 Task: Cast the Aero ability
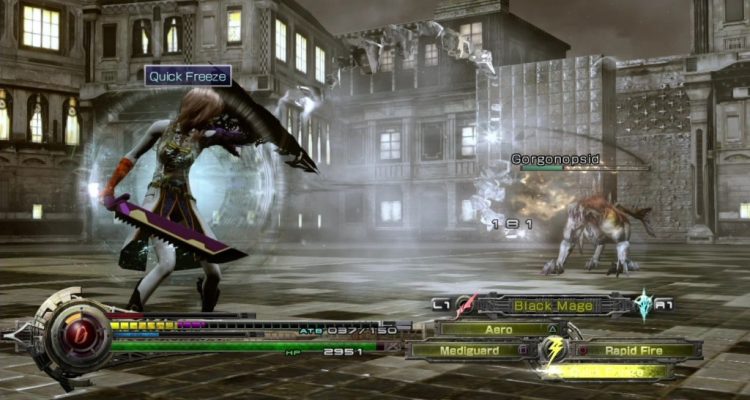pos(498,328)
